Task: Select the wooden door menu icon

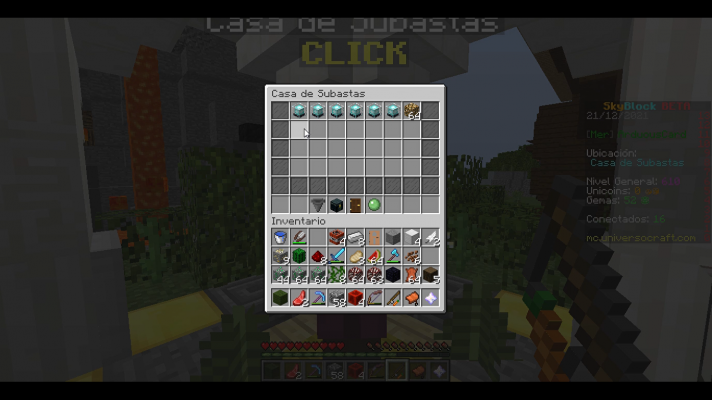Action: click(x=355, y=204)
